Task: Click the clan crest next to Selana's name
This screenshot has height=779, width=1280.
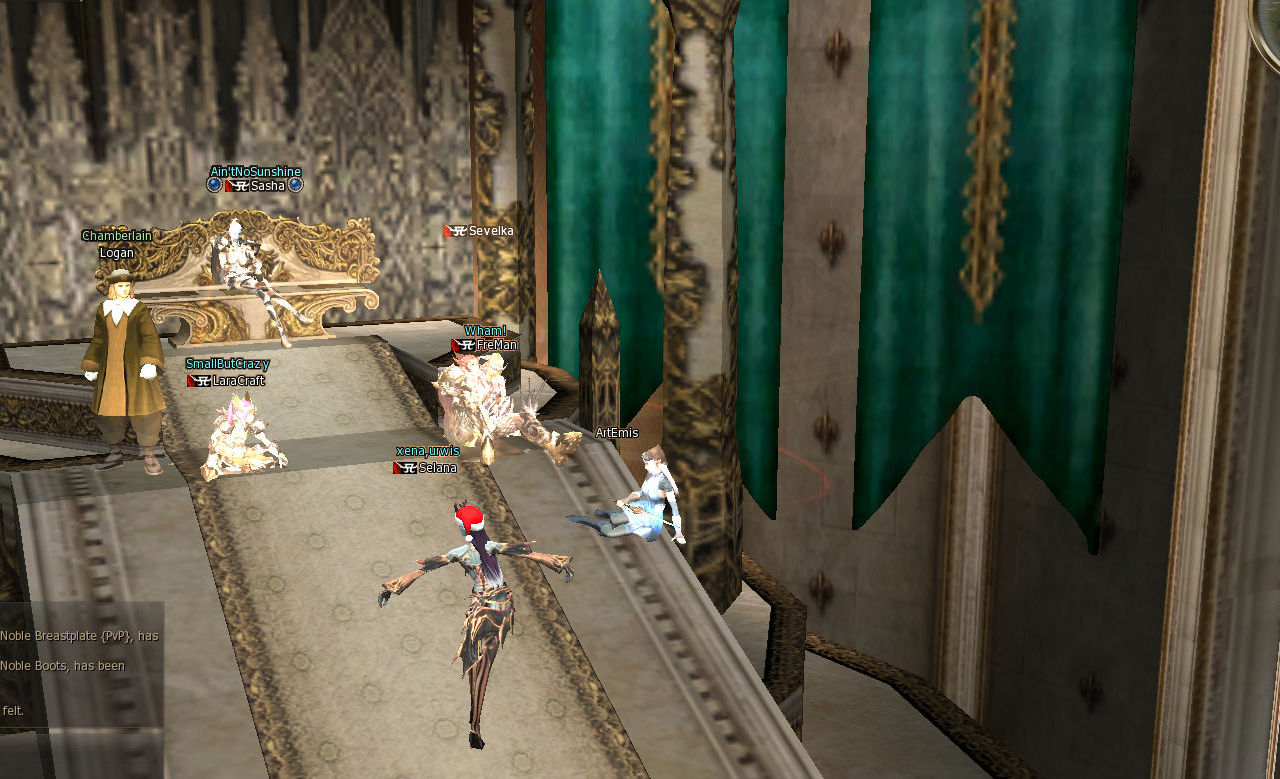Action: click(410, 467)
